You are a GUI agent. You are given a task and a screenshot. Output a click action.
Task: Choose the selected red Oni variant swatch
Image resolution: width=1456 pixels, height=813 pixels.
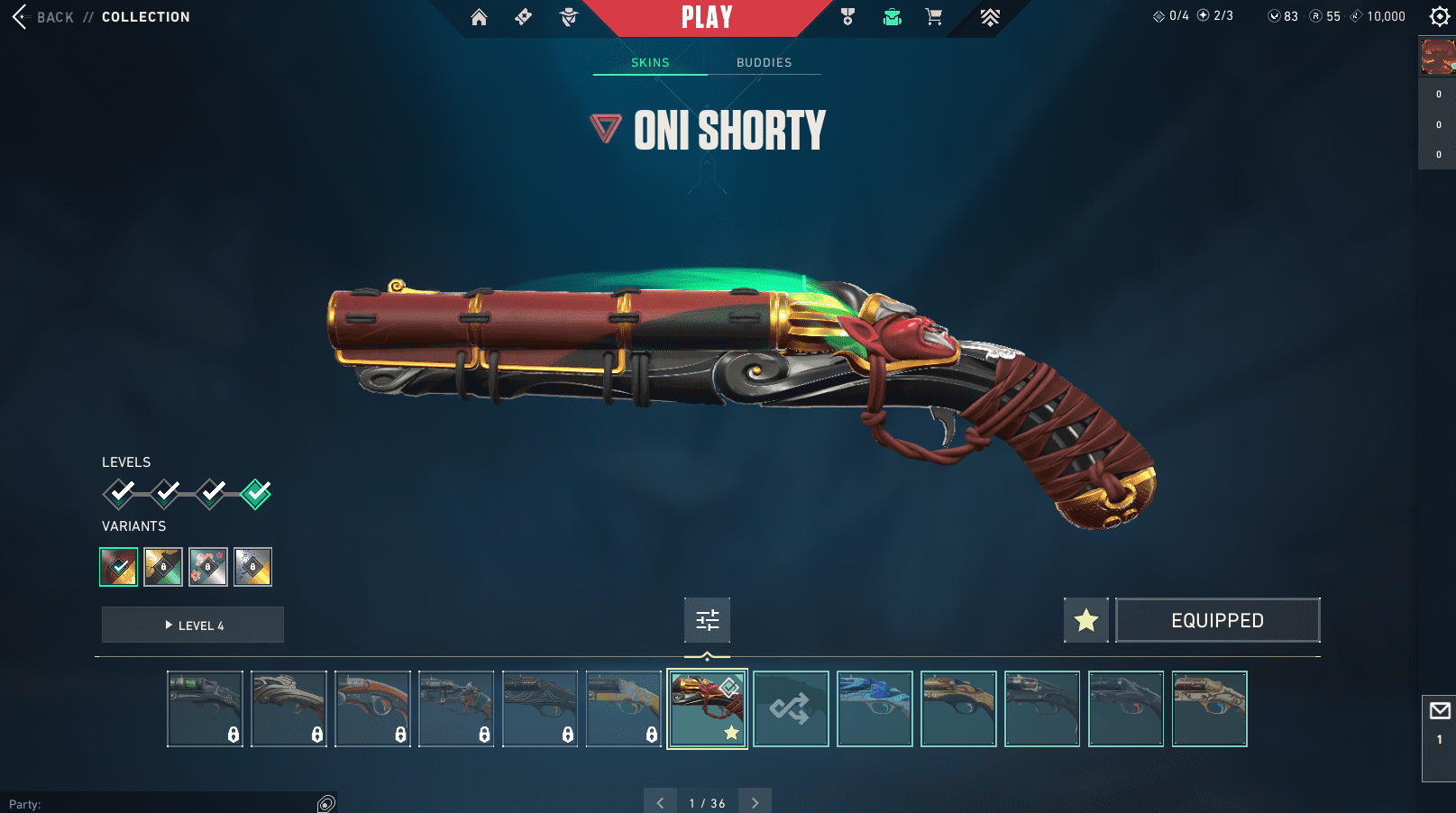click(x=118, y=567)
